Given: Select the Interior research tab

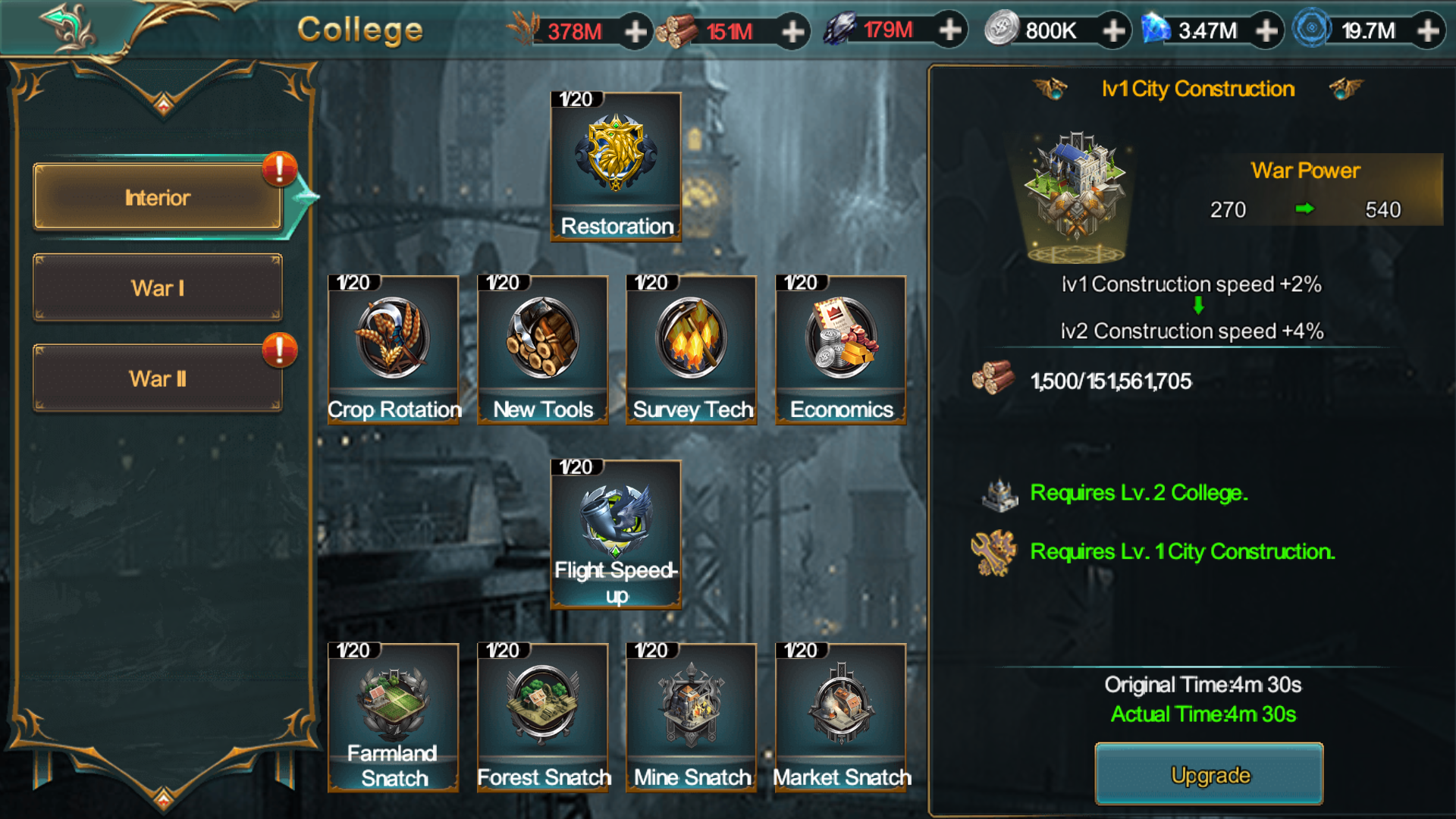Looking at the screenshot, I should point(158,197).
